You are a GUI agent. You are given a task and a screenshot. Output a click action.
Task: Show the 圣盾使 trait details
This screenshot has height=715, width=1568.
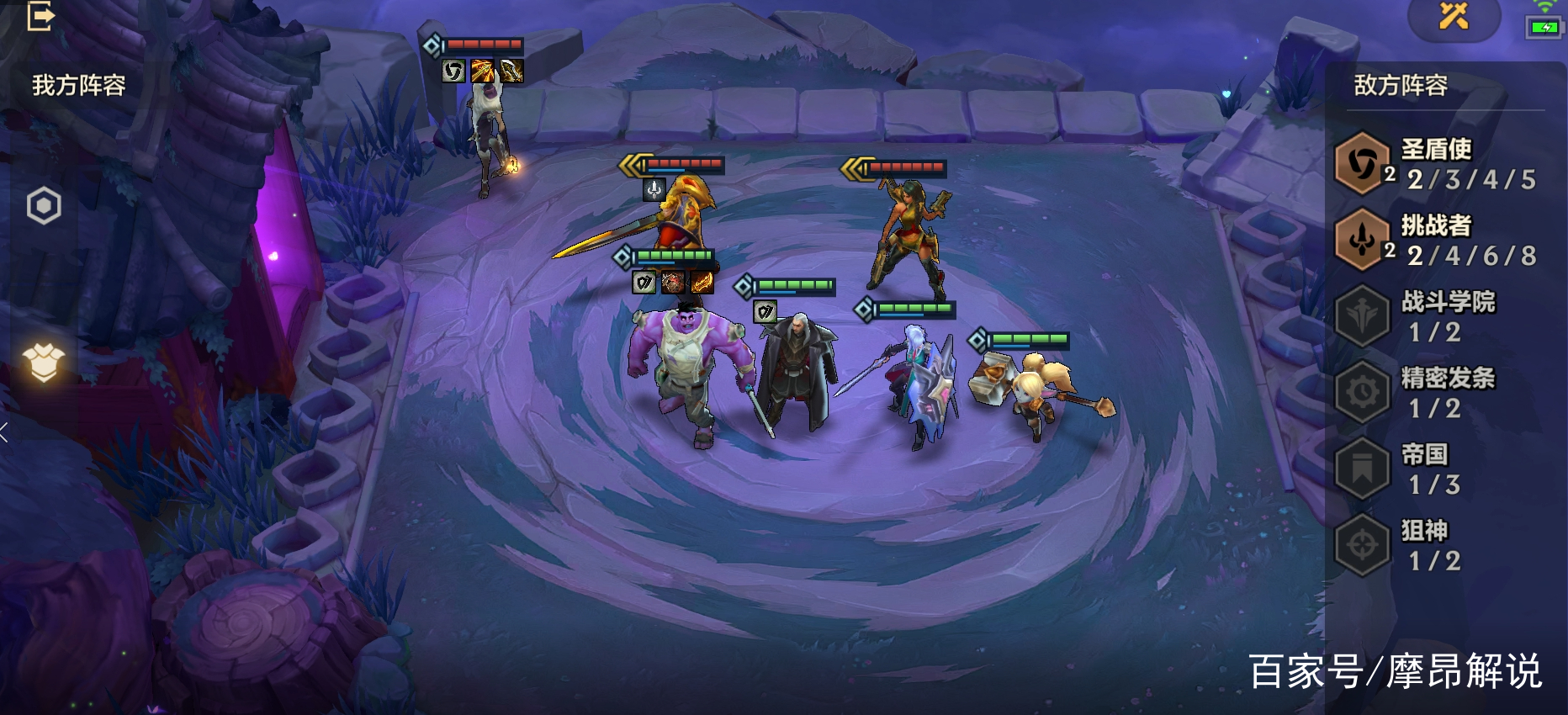(1437, 164)
